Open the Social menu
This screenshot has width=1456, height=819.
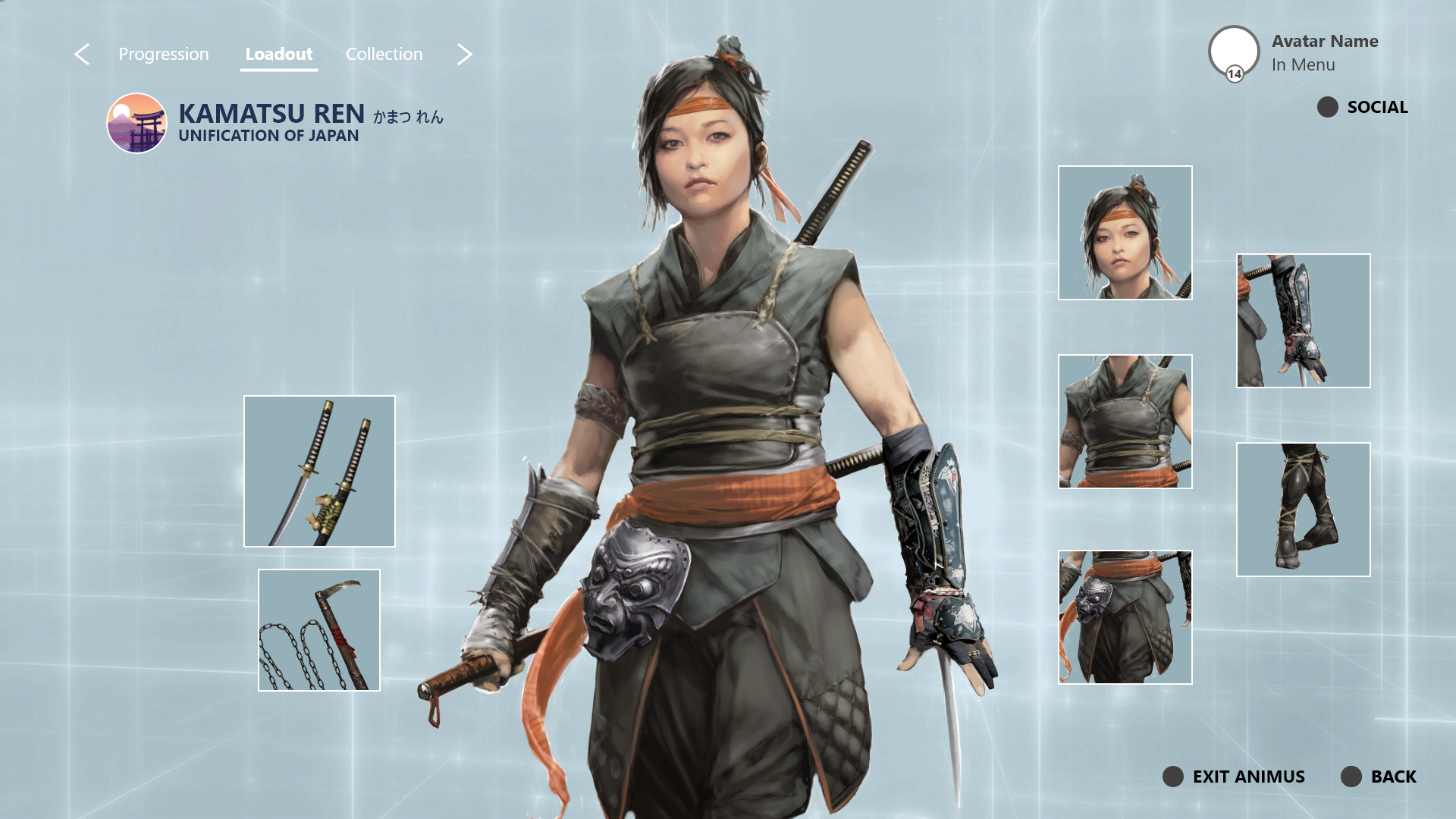1363,107
